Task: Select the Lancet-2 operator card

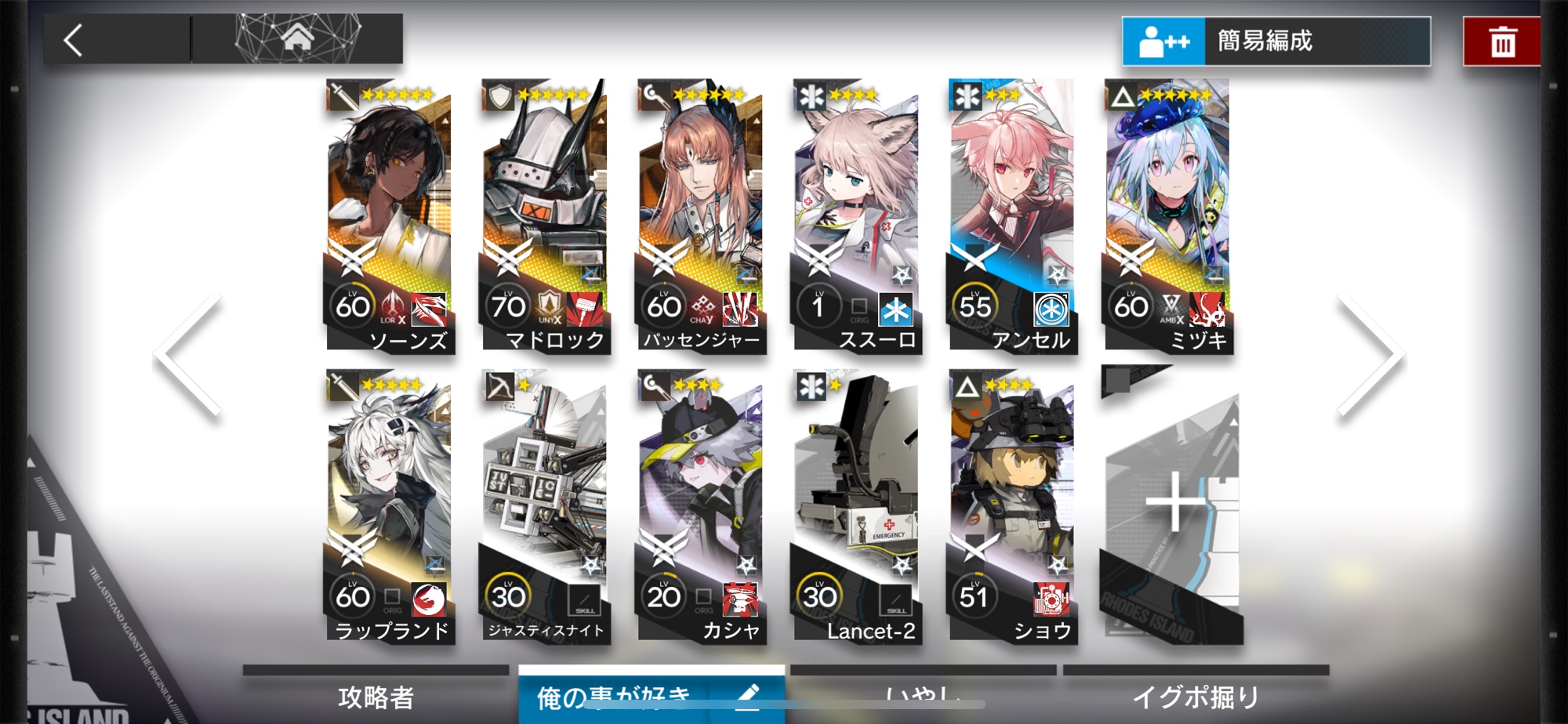Action: (856, 506)
